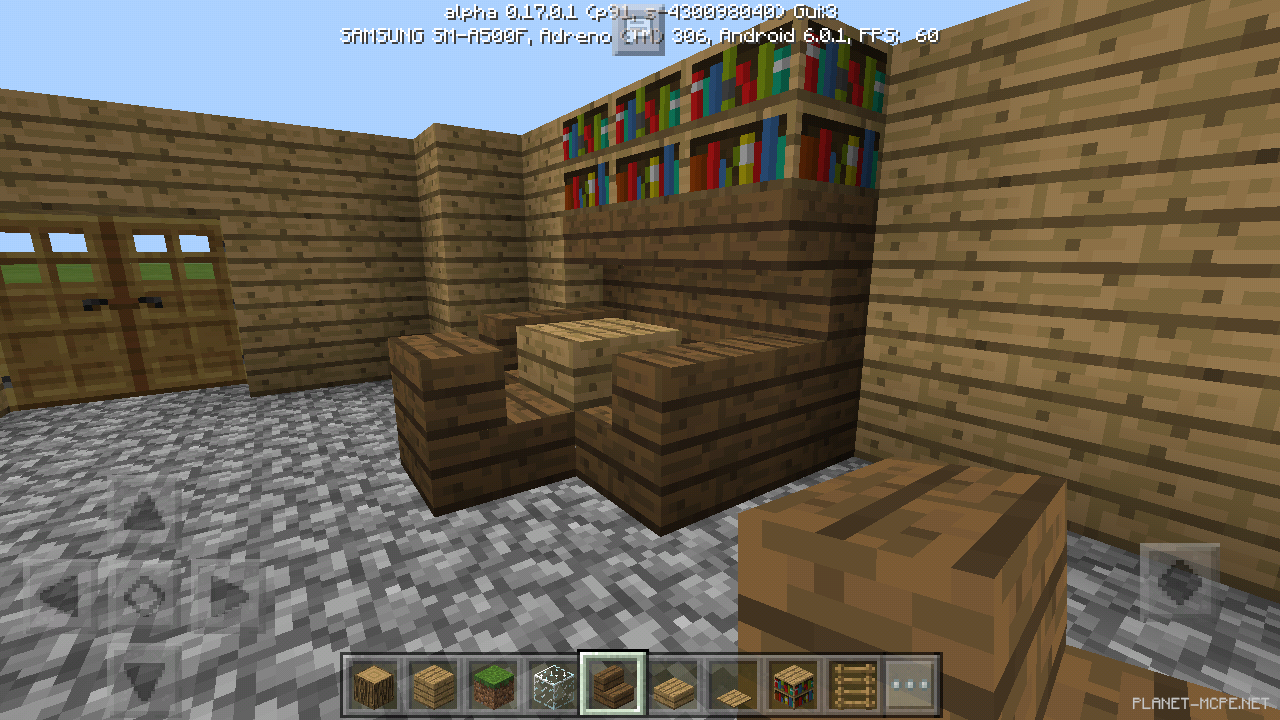
Task: Open more inventory items with the dots button
Action: point(913,683)
